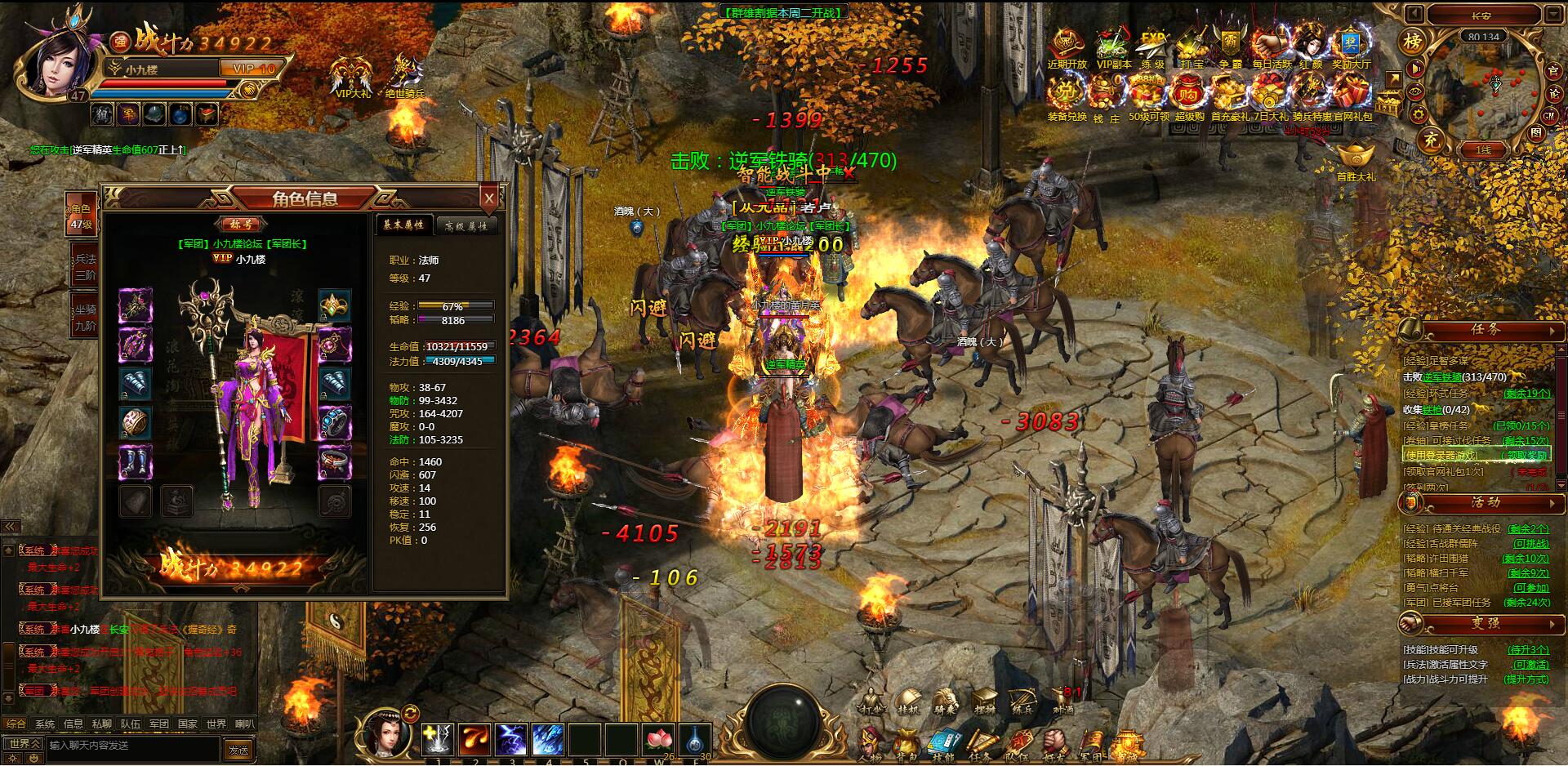1568x766 pixels.
Task: Click the 榜 ranking button by minimap
Action: (x=1412, y=41)
